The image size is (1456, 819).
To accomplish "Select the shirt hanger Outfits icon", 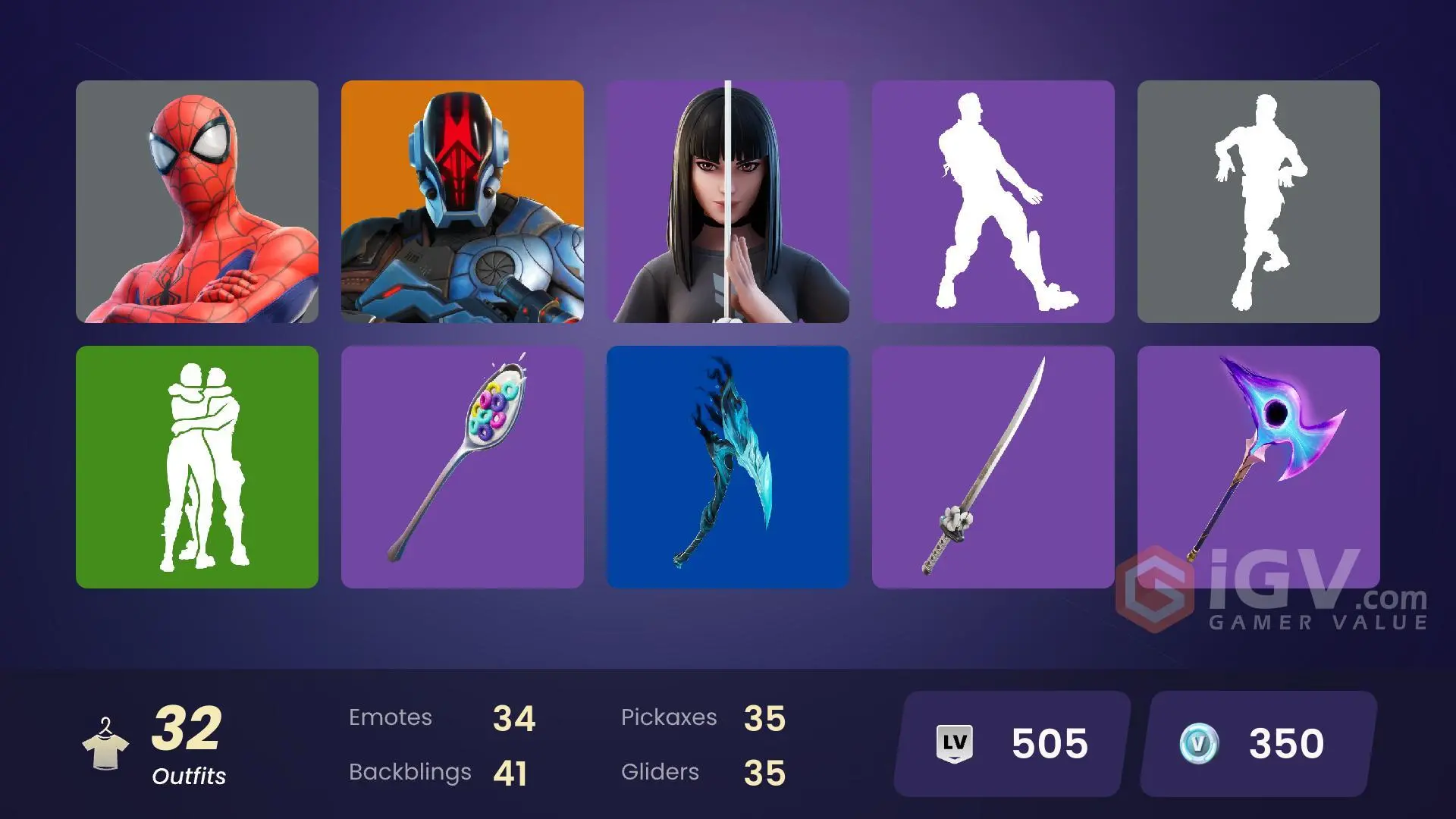I will 108,743.
